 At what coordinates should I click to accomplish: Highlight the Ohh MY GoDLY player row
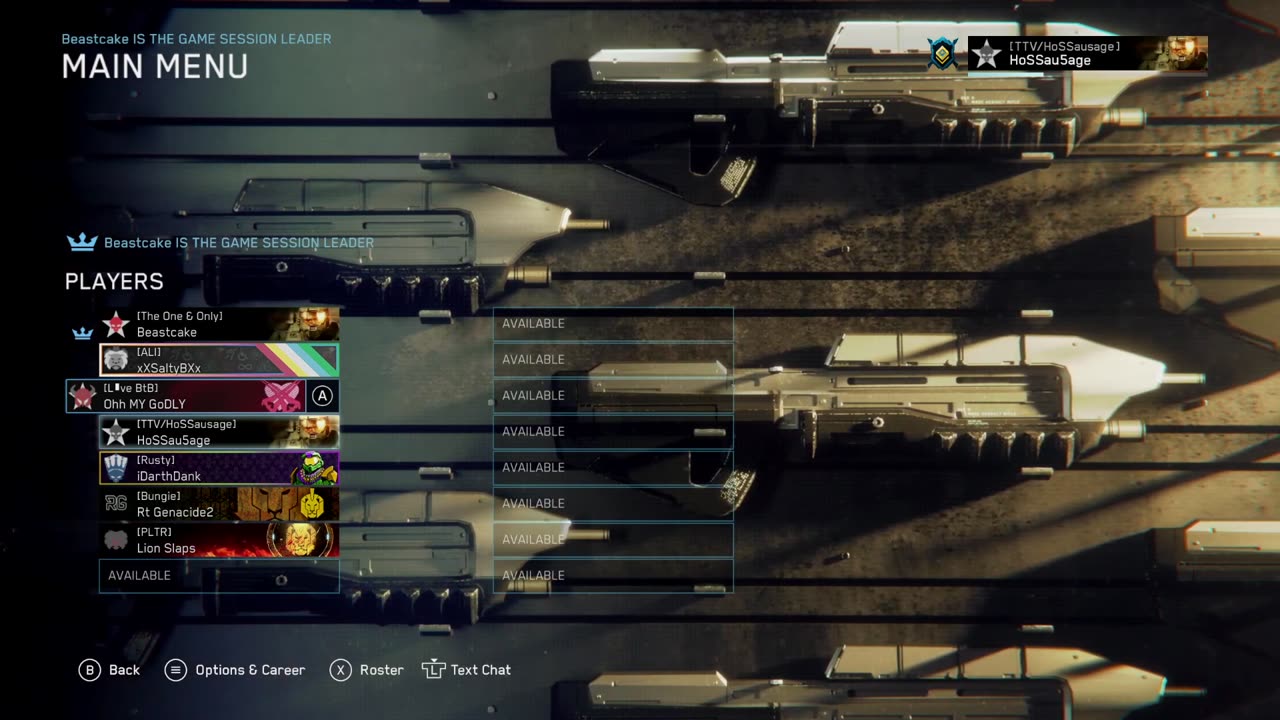point(202,396)
